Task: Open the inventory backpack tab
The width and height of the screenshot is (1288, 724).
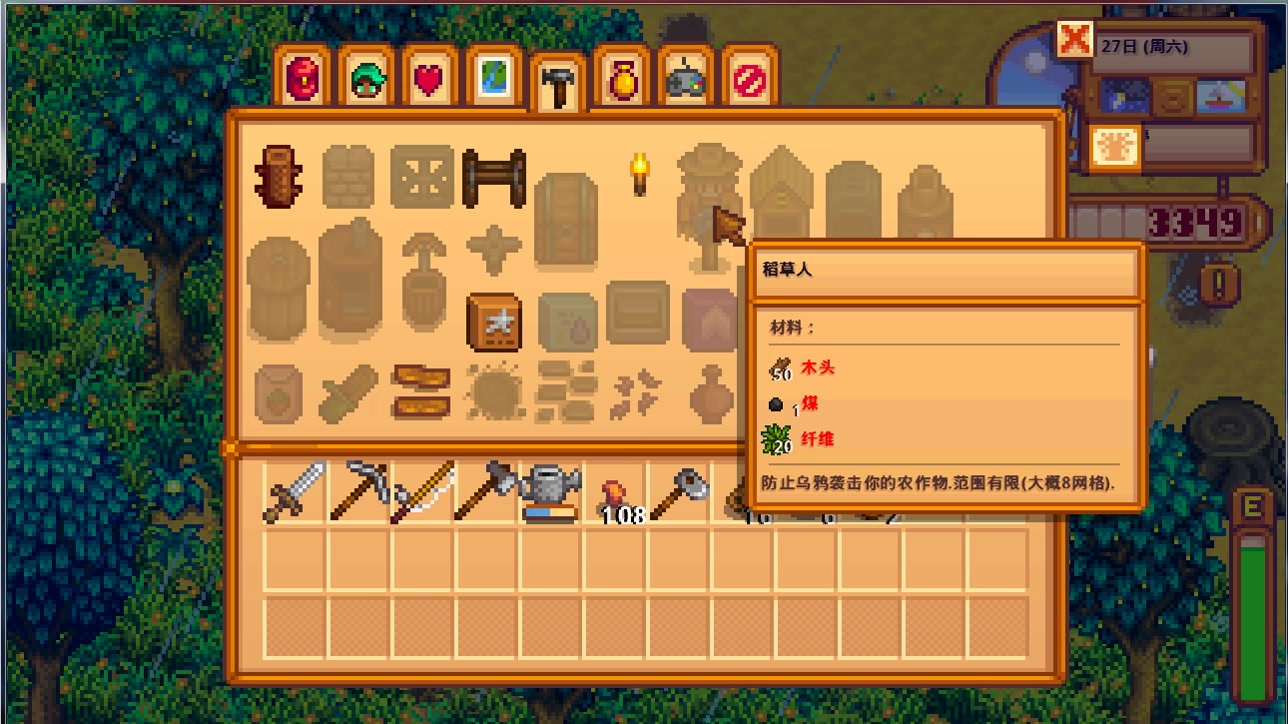Action: point(302,78)
